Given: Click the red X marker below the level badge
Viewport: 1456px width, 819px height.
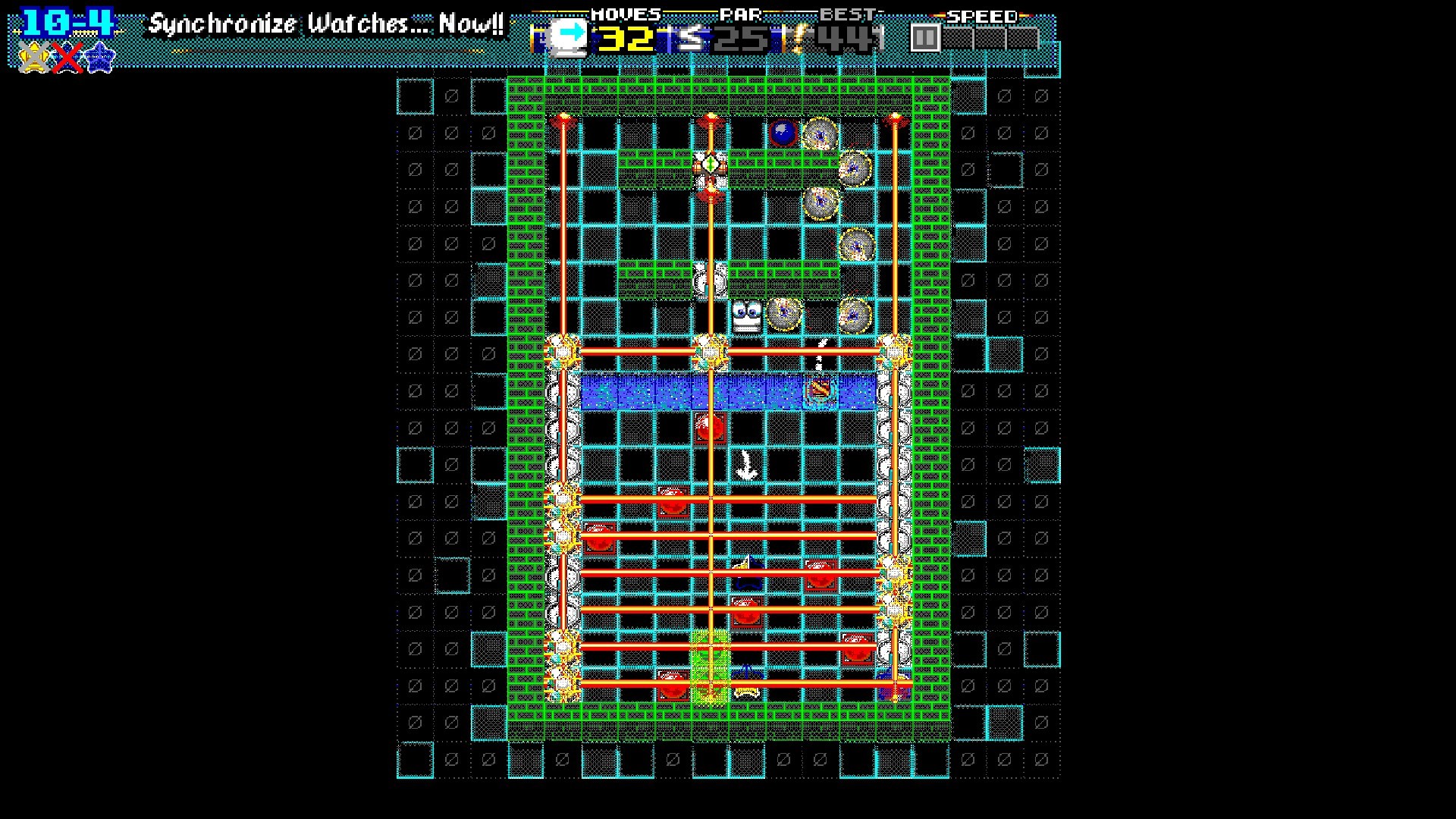Looking at the screenshot, I should [67, 58].
